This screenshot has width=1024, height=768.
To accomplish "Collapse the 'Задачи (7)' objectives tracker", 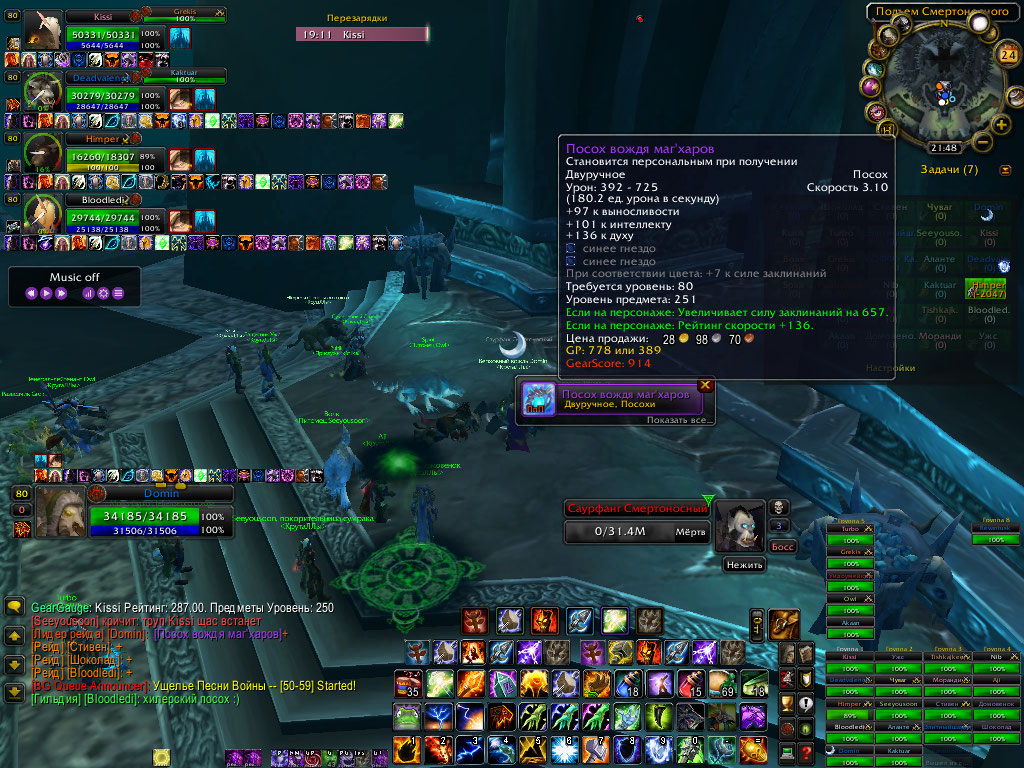I will point(1004,170).
